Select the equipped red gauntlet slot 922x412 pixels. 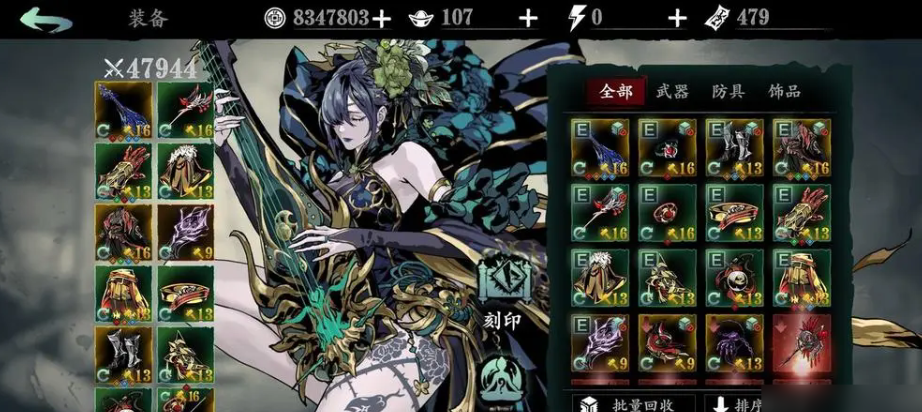(124, 172)
